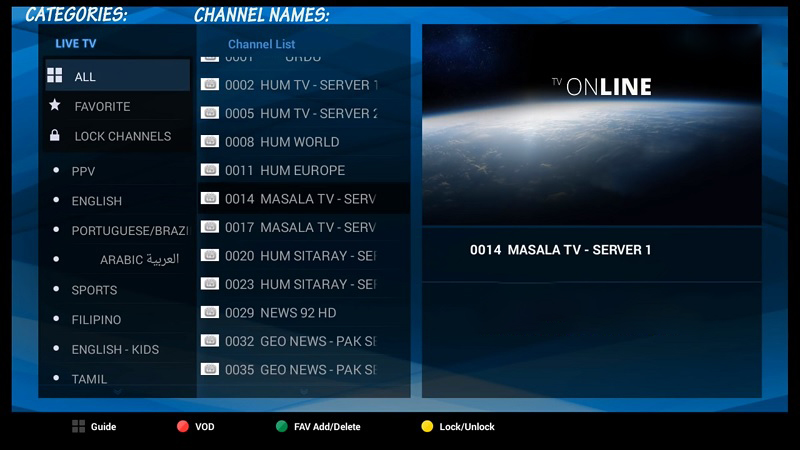Click the TV Online preview window
This screenshot has height=450, width=800.
point(591,125)
